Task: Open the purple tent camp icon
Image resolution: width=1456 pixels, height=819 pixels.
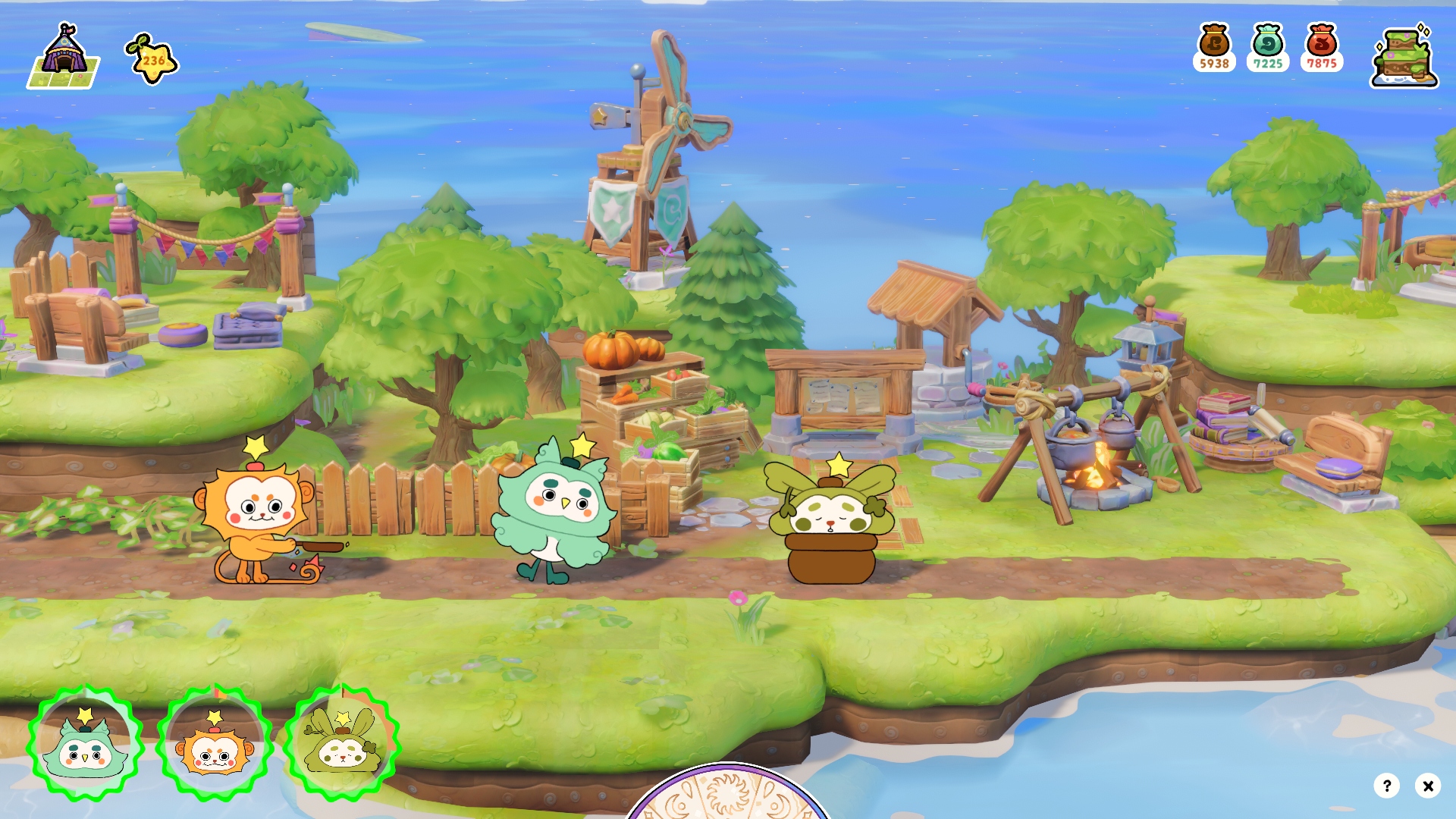Action: (x=64, y=56)
